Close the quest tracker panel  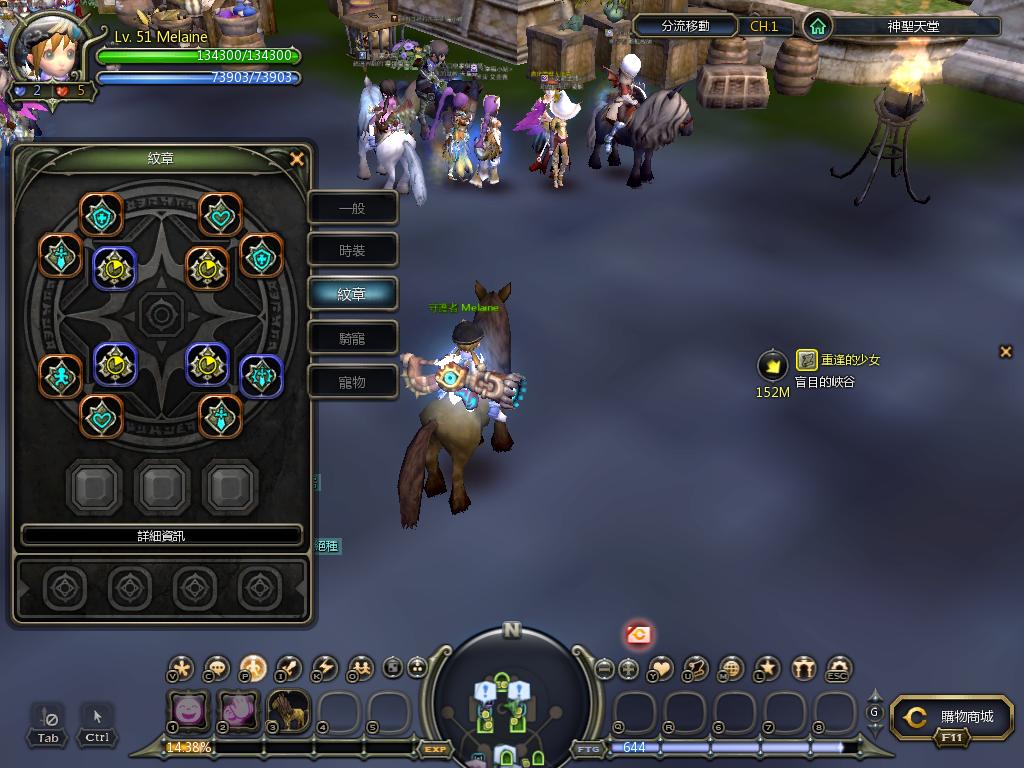(1006, 351)
